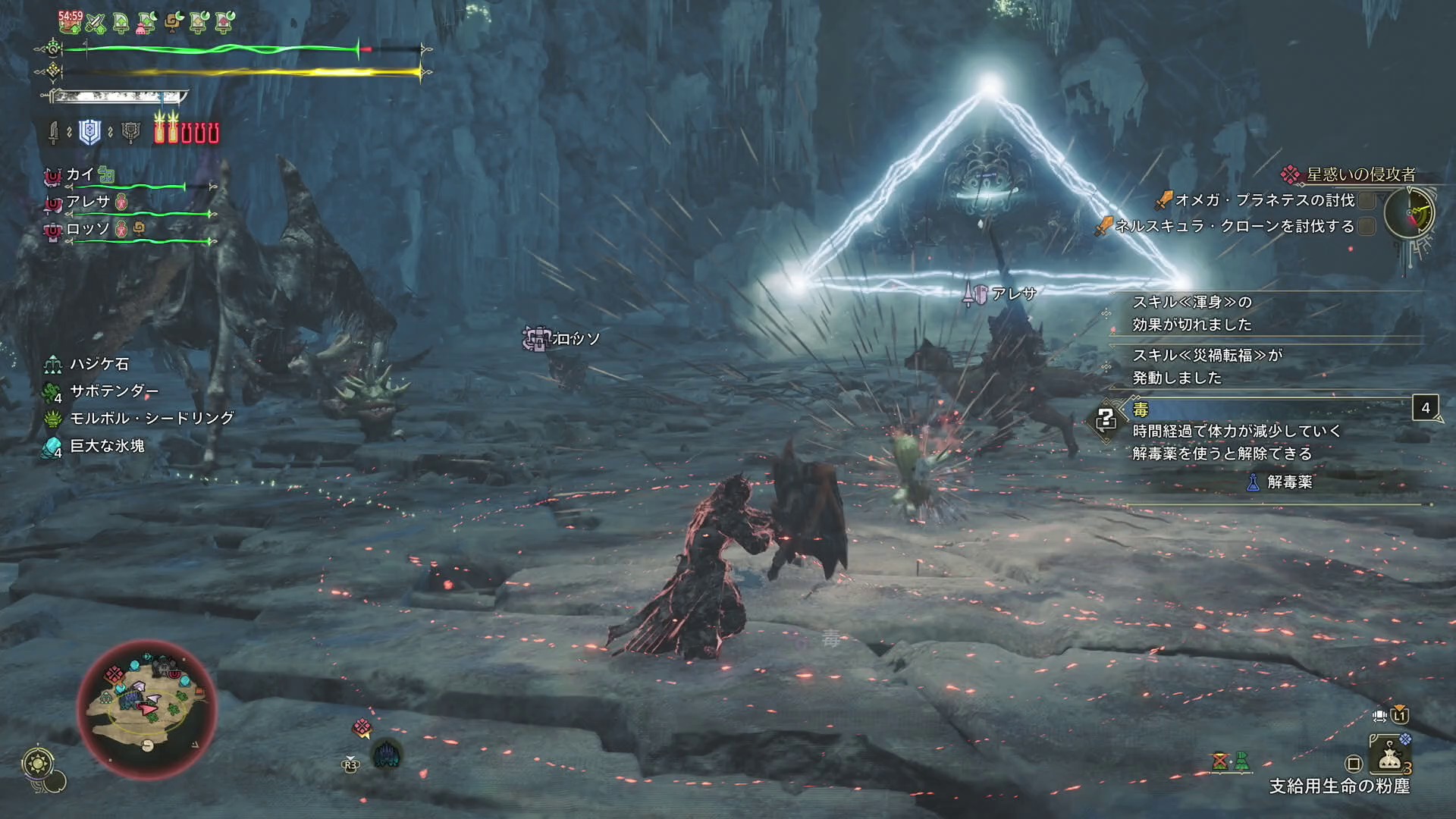Select party member カイ in the list
The width and height of the screenshot is (1456, 819).
click(80, 175)
